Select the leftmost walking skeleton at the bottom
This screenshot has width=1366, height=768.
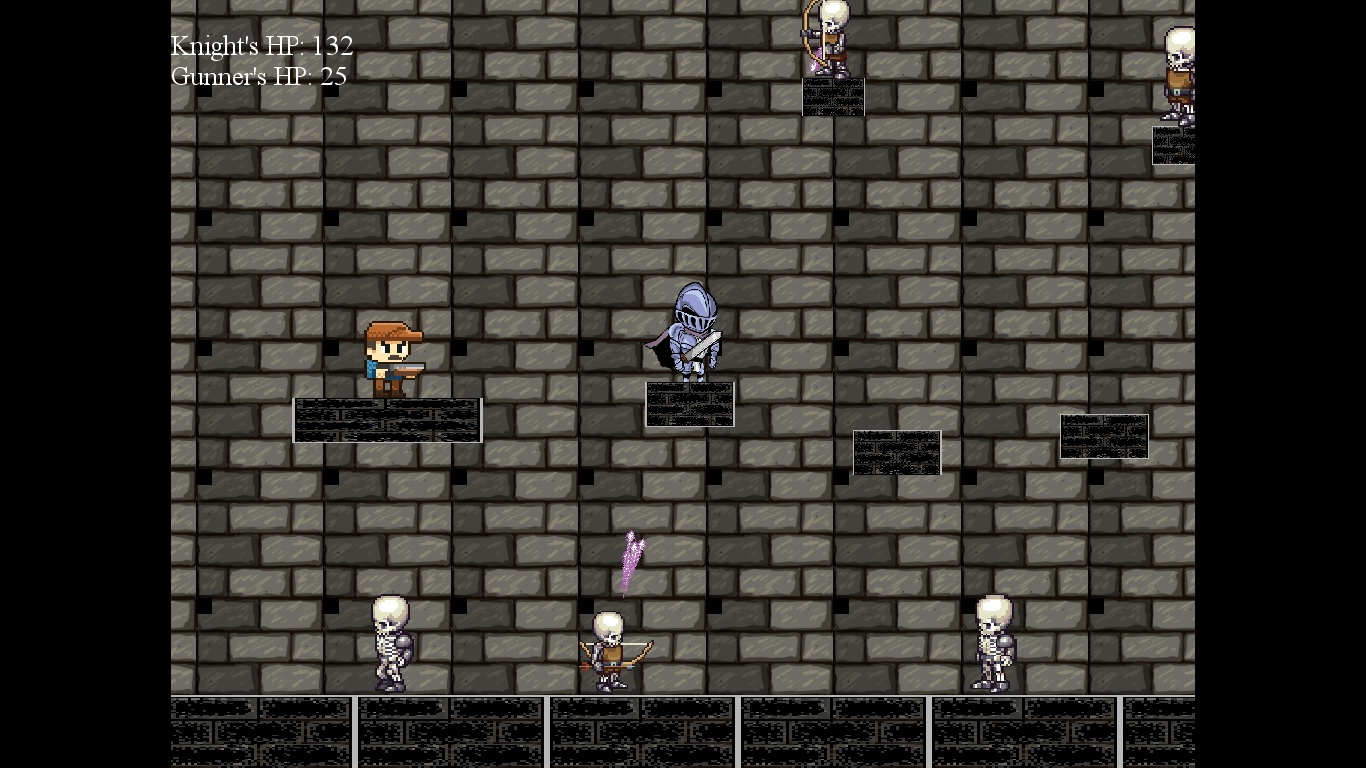click(390, 645)
